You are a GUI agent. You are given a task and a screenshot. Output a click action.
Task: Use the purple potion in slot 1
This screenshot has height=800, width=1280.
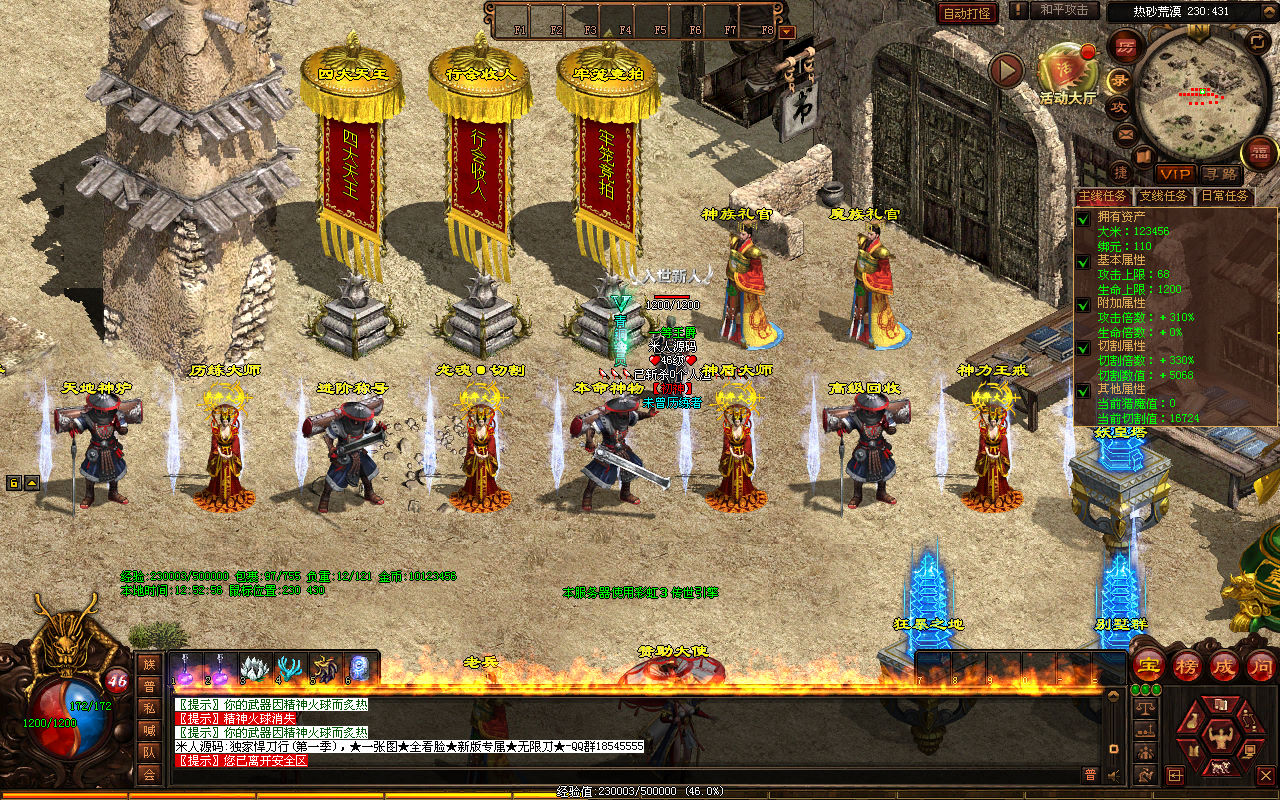click(184, 668)
